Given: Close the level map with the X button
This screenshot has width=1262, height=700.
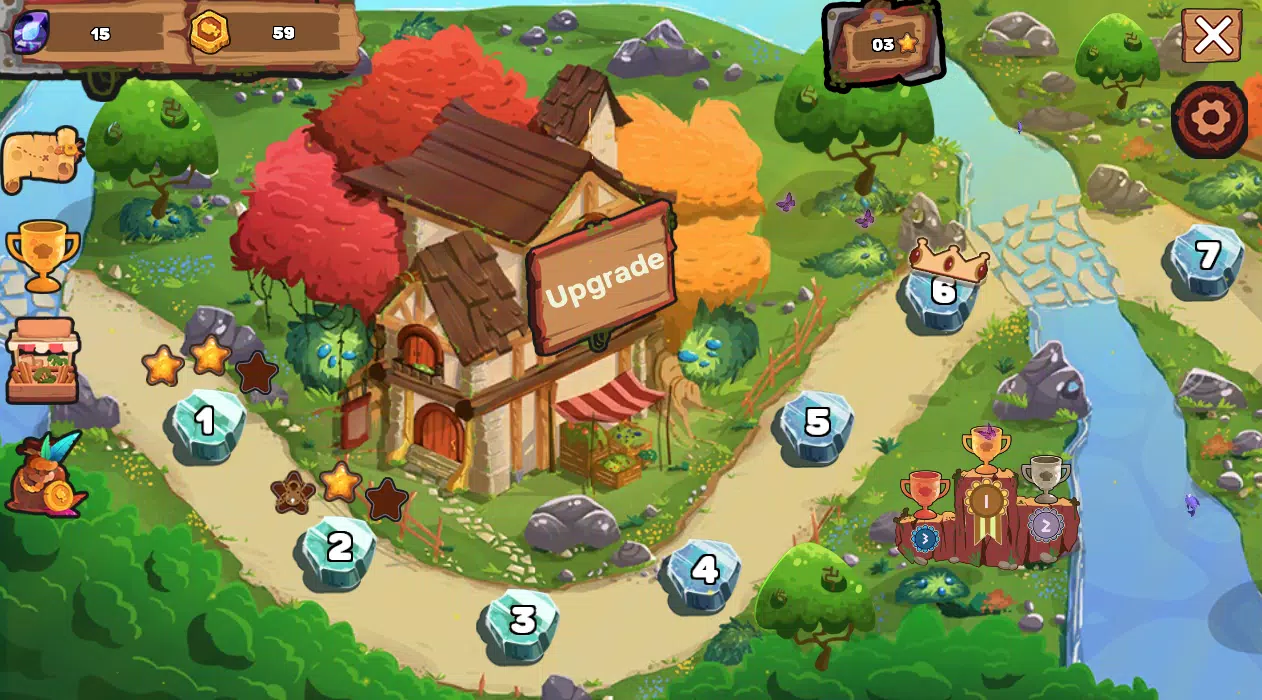Looking at the screenshot, I should click(x=1212, y=36).
